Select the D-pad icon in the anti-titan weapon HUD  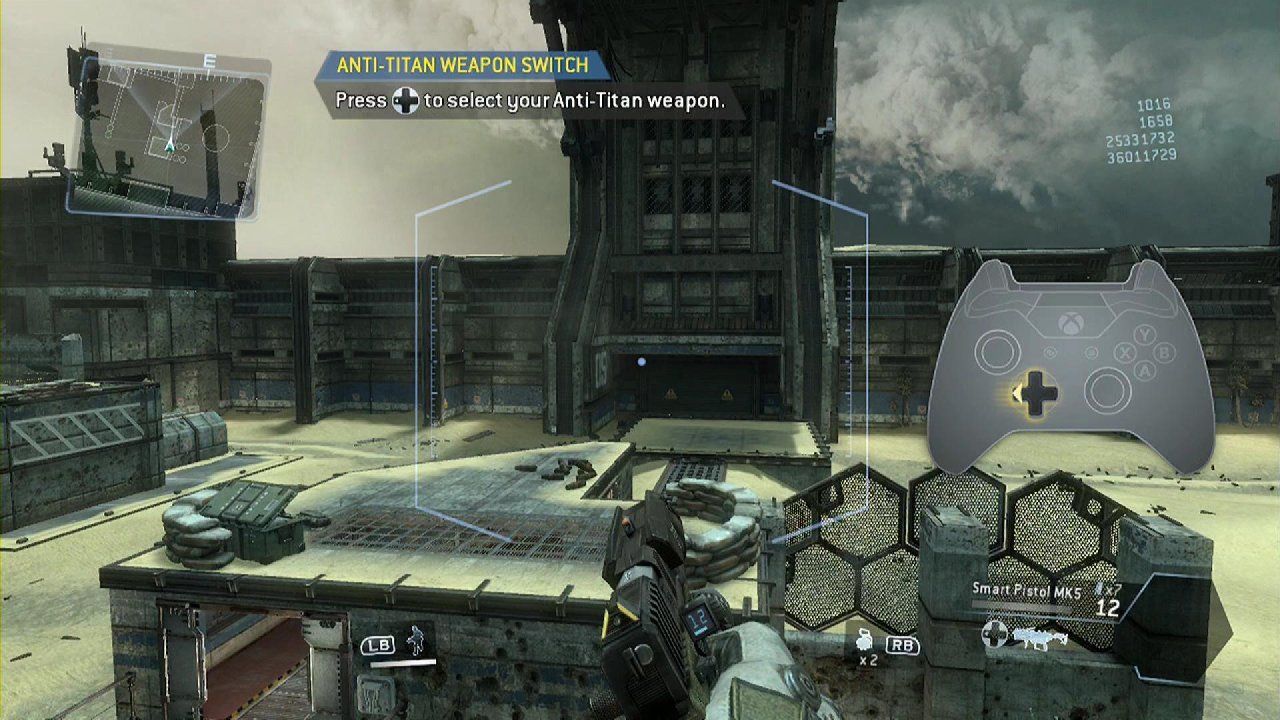[995, 632]
